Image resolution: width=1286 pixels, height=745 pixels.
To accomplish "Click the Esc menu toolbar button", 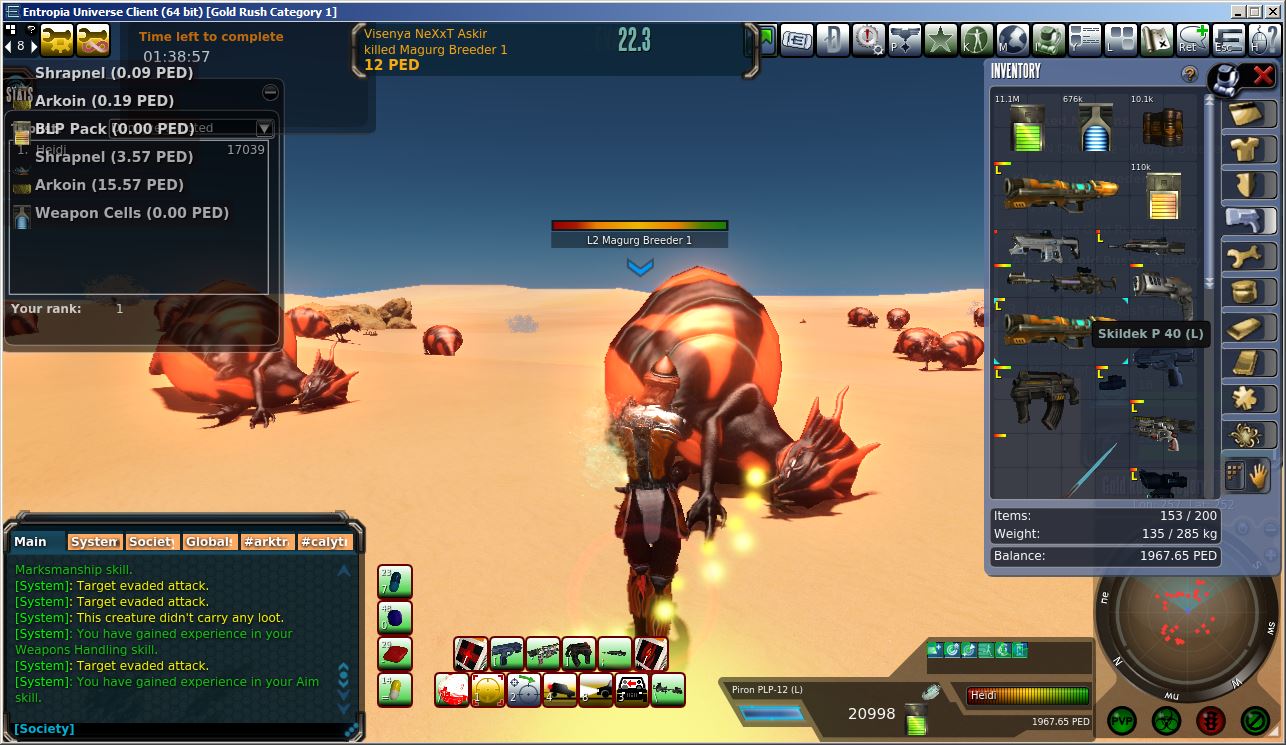I will [1228, 41].
